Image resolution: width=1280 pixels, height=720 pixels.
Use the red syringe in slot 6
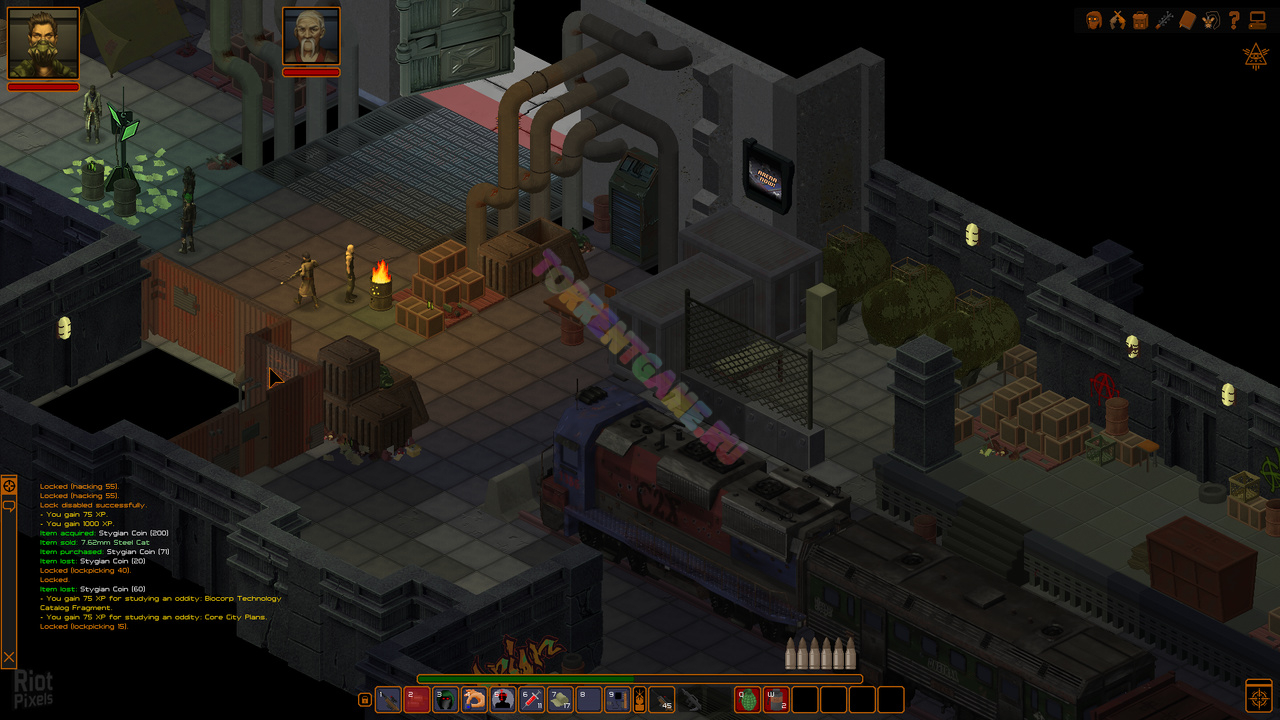532,699
